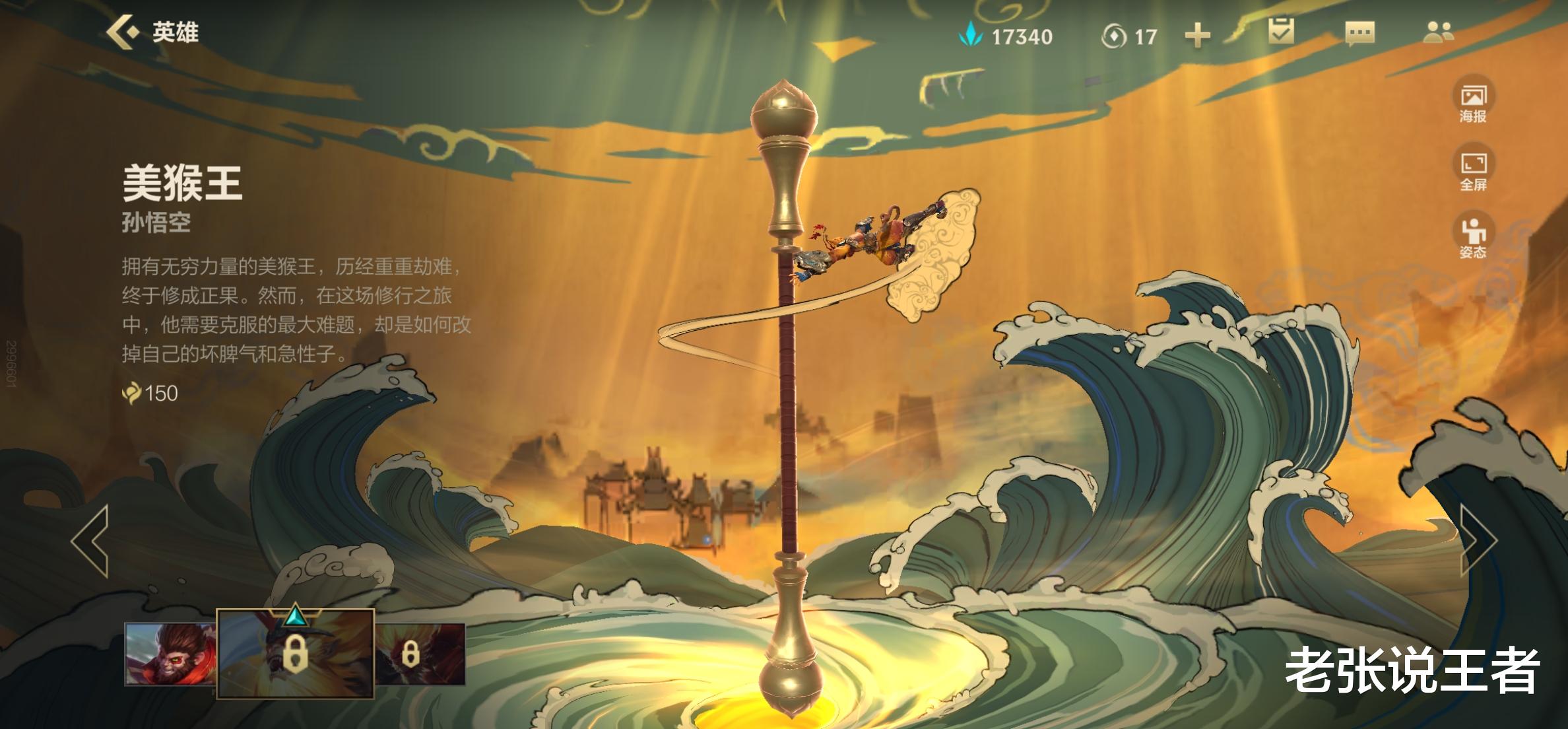View the 海报 poster art
This screenshot has height=729, width=1568.
click(x=1473, y=102)
